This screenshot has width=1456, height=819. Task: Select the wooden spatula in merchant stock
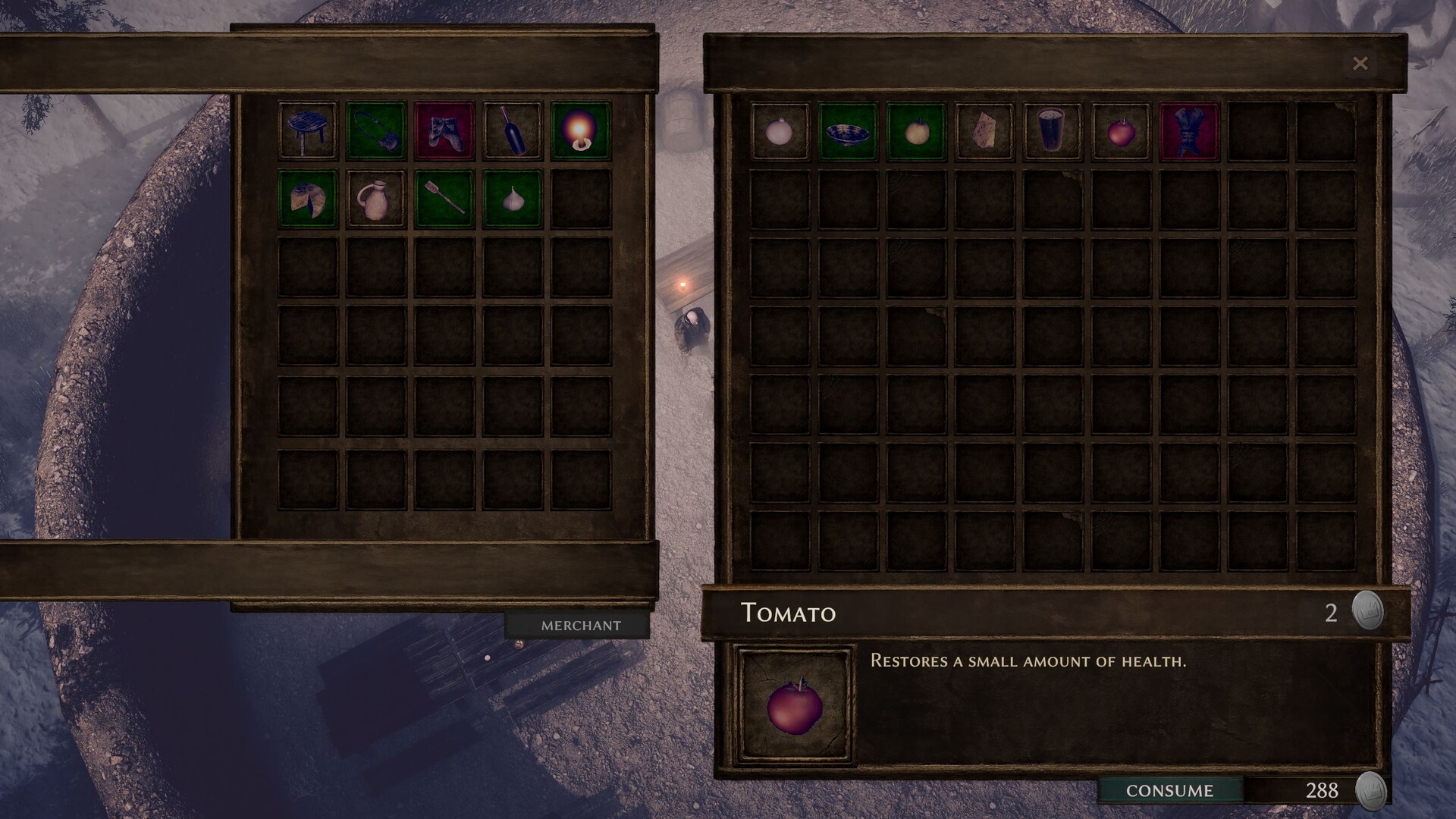click(x=444, y=199)
